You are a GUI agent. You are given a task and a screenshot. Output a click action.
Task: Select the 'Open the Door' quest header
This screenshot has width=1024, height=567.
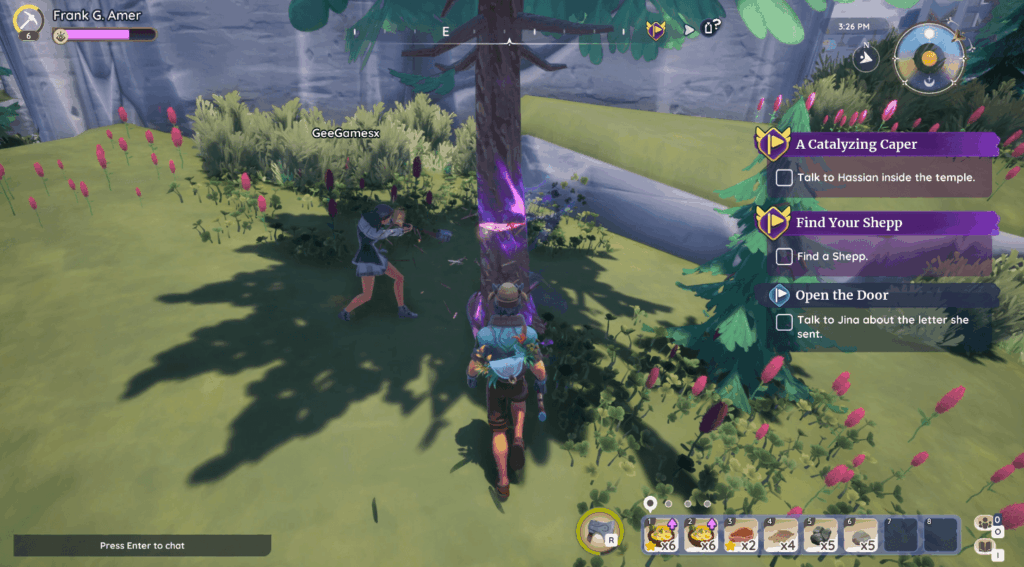click(841, 295)
